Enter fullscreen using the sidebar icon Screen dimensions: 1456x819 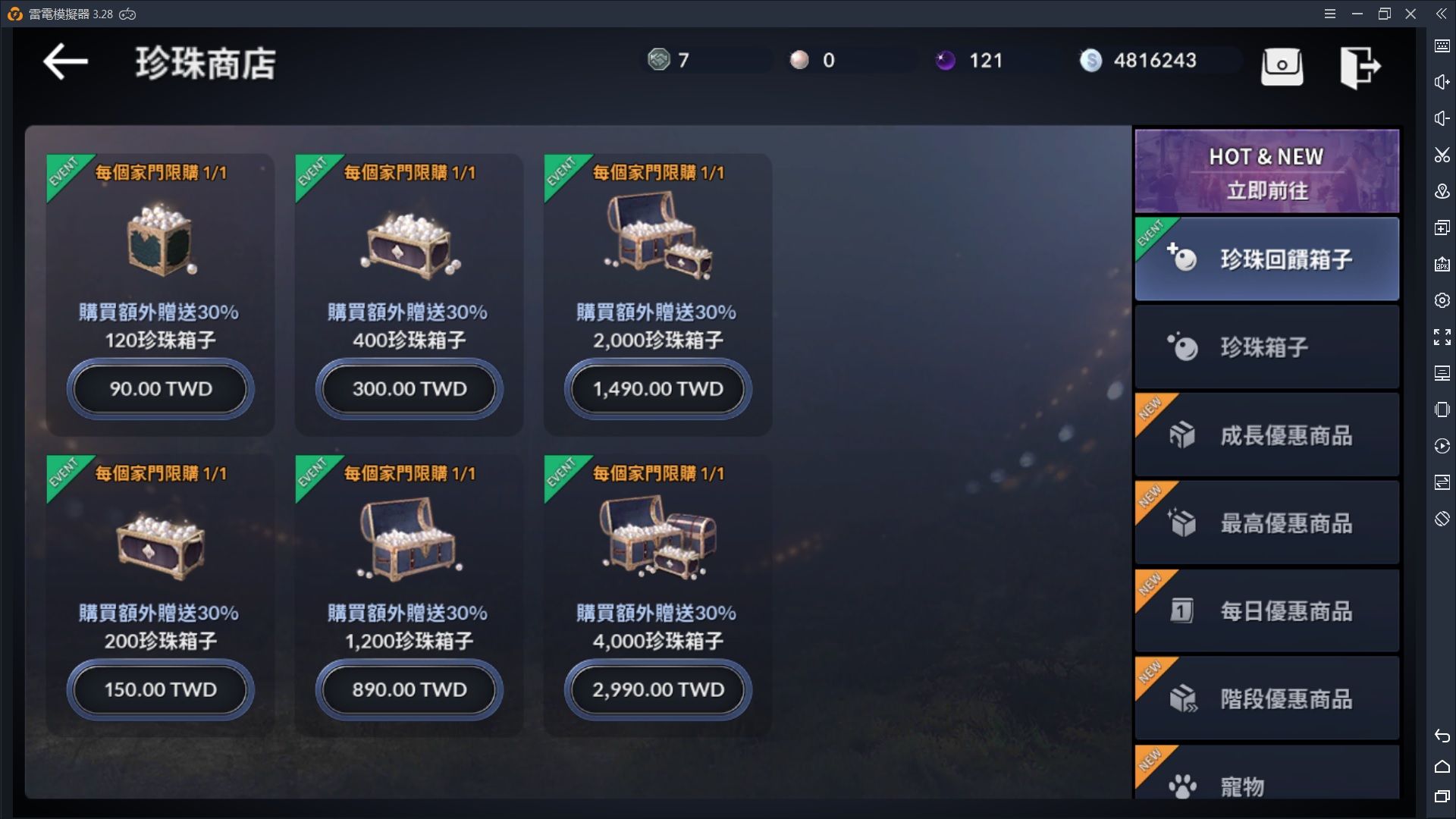point(1442,337)
